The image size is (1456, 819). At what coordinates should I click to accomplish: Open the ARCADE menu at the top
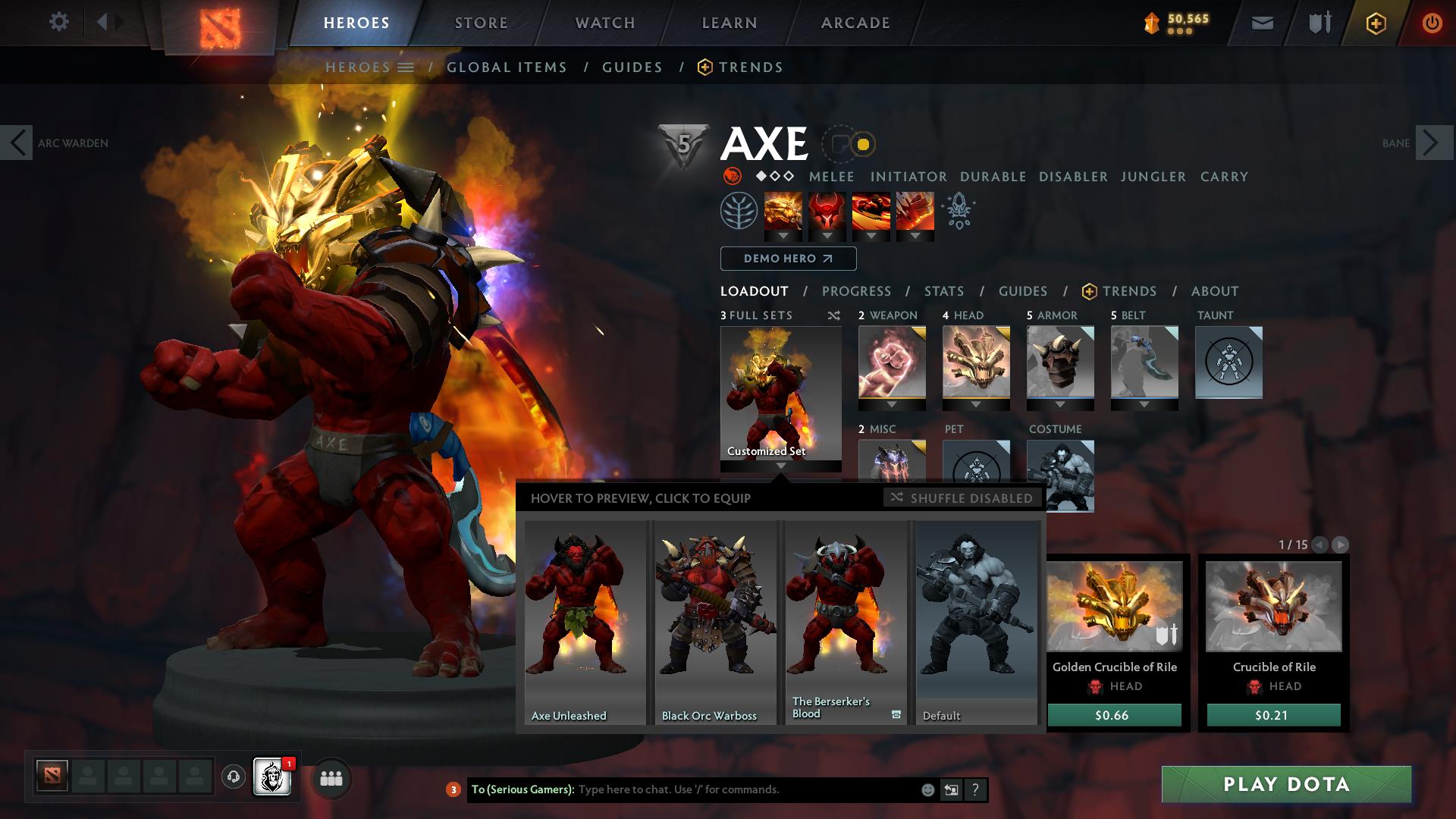pyautogui.click(x=855, y=23)
